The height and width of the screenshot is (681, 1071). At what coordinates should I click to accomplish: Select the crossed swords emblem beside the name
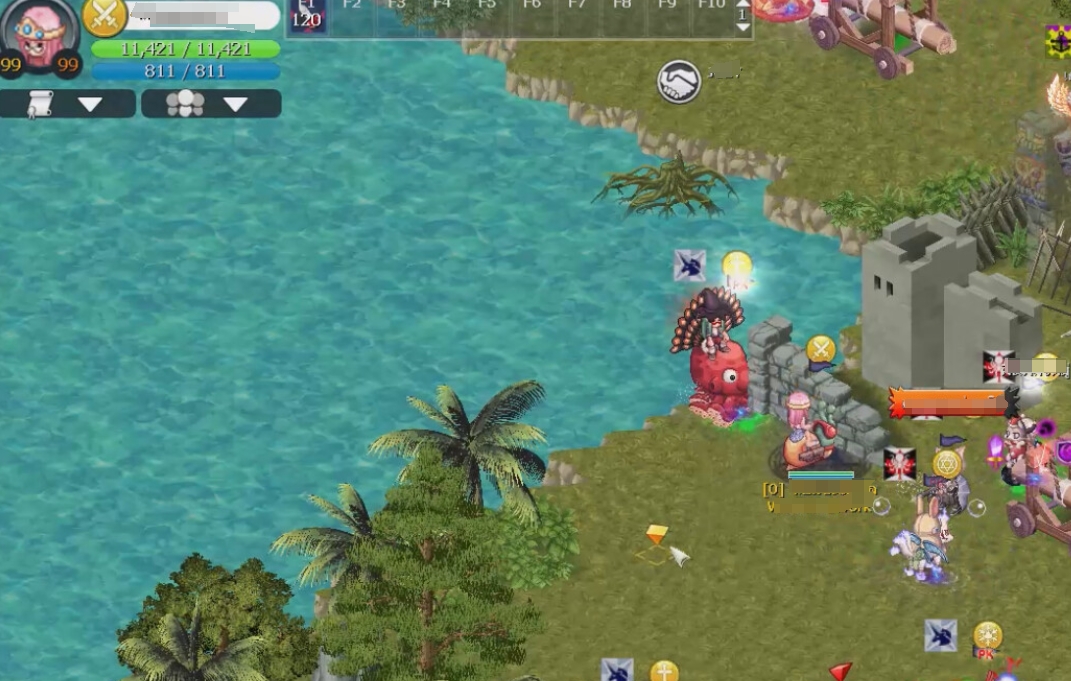[x=105, y=17]
